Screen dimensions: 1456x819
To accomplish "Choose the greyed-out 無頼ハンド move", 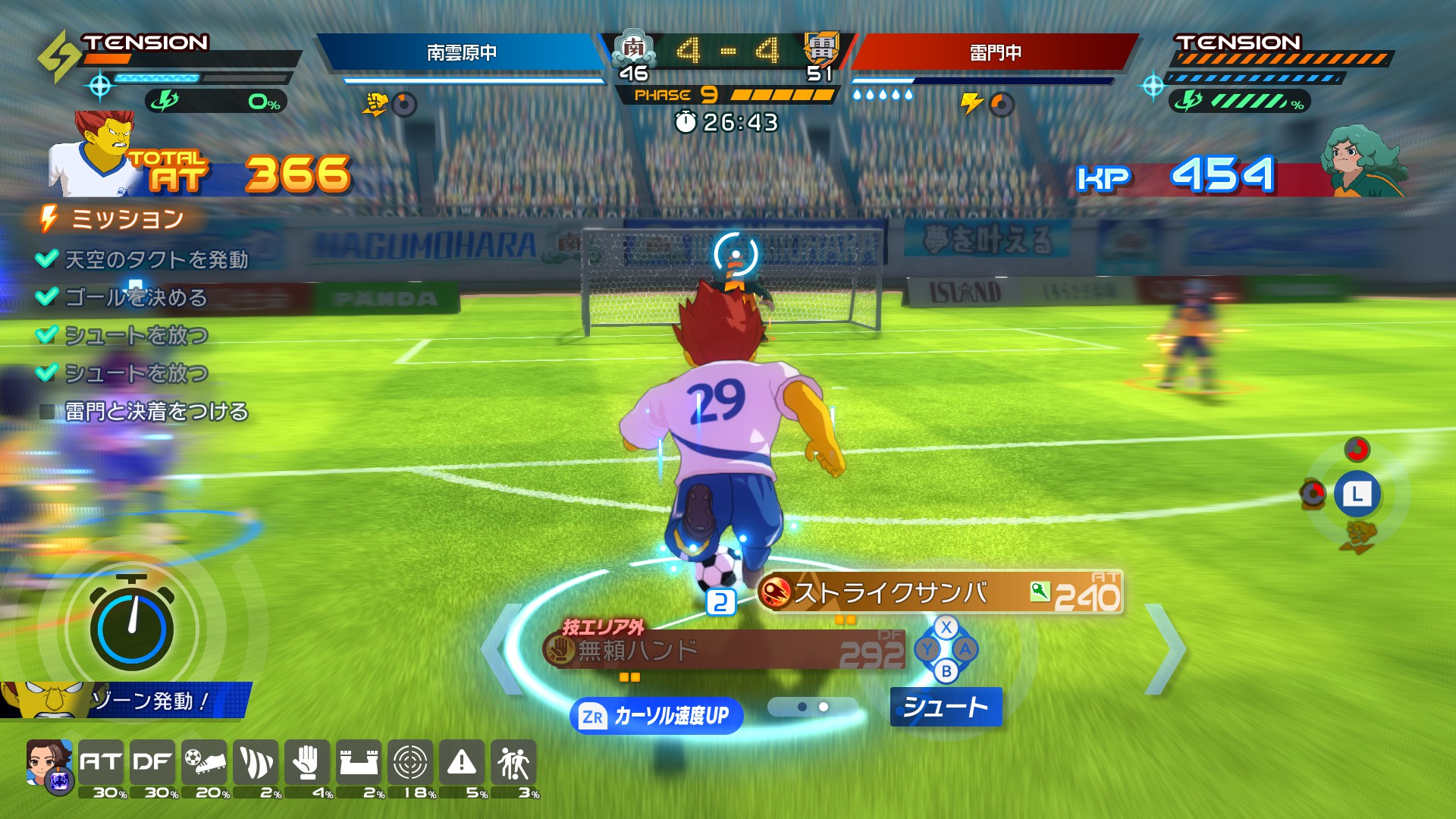I will [724, 651].
